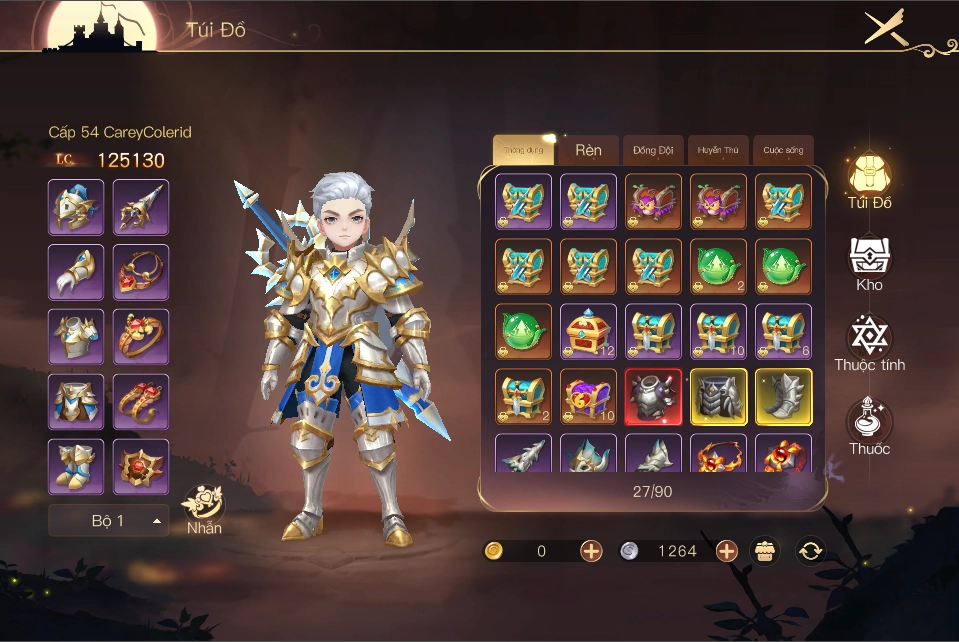
Task: View the Thuộc tính attributes panel
Action: coord(869,344)
